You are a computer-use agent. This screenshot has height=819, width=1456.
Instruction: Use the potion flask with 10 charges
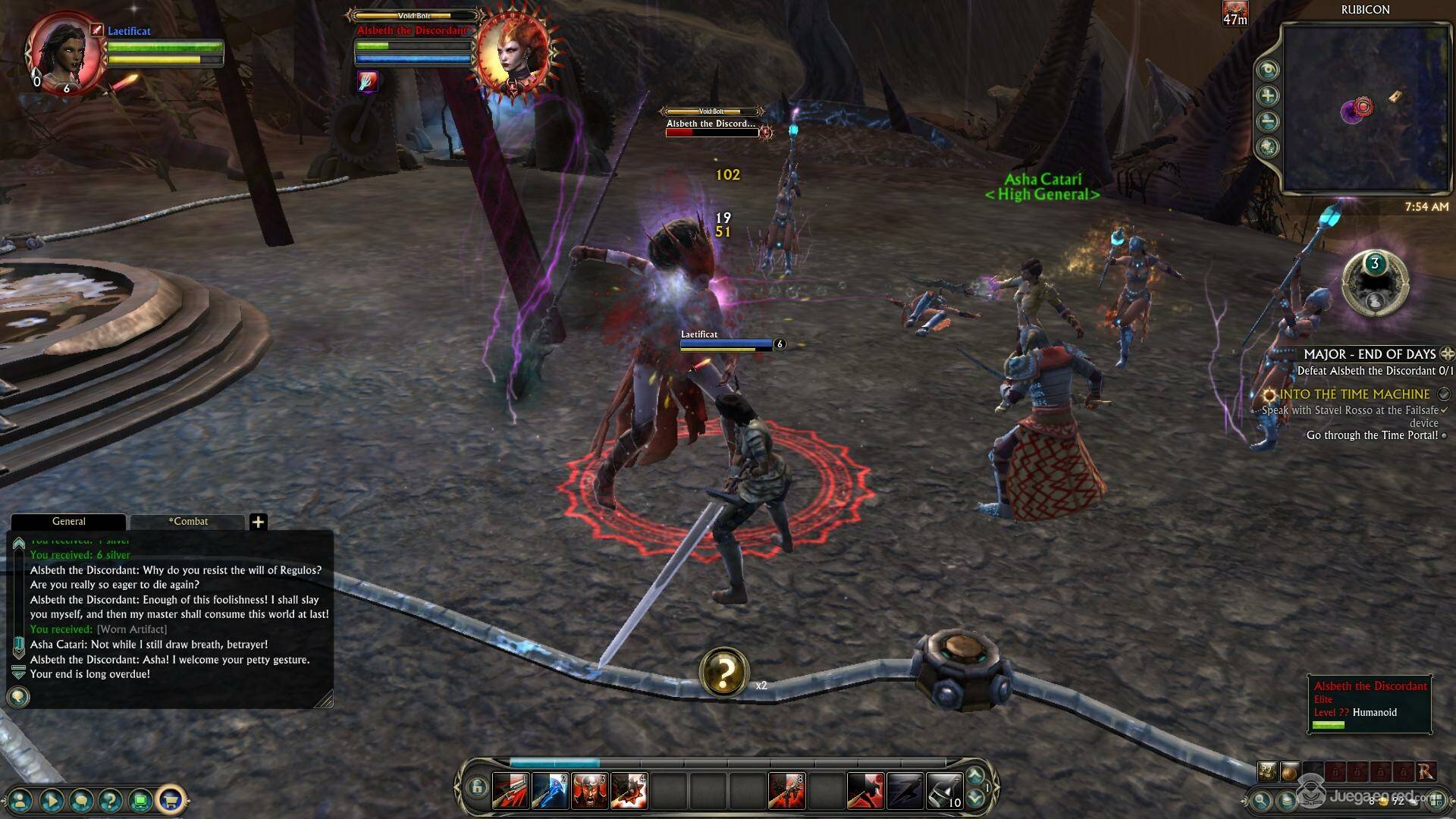click(944, 790)
